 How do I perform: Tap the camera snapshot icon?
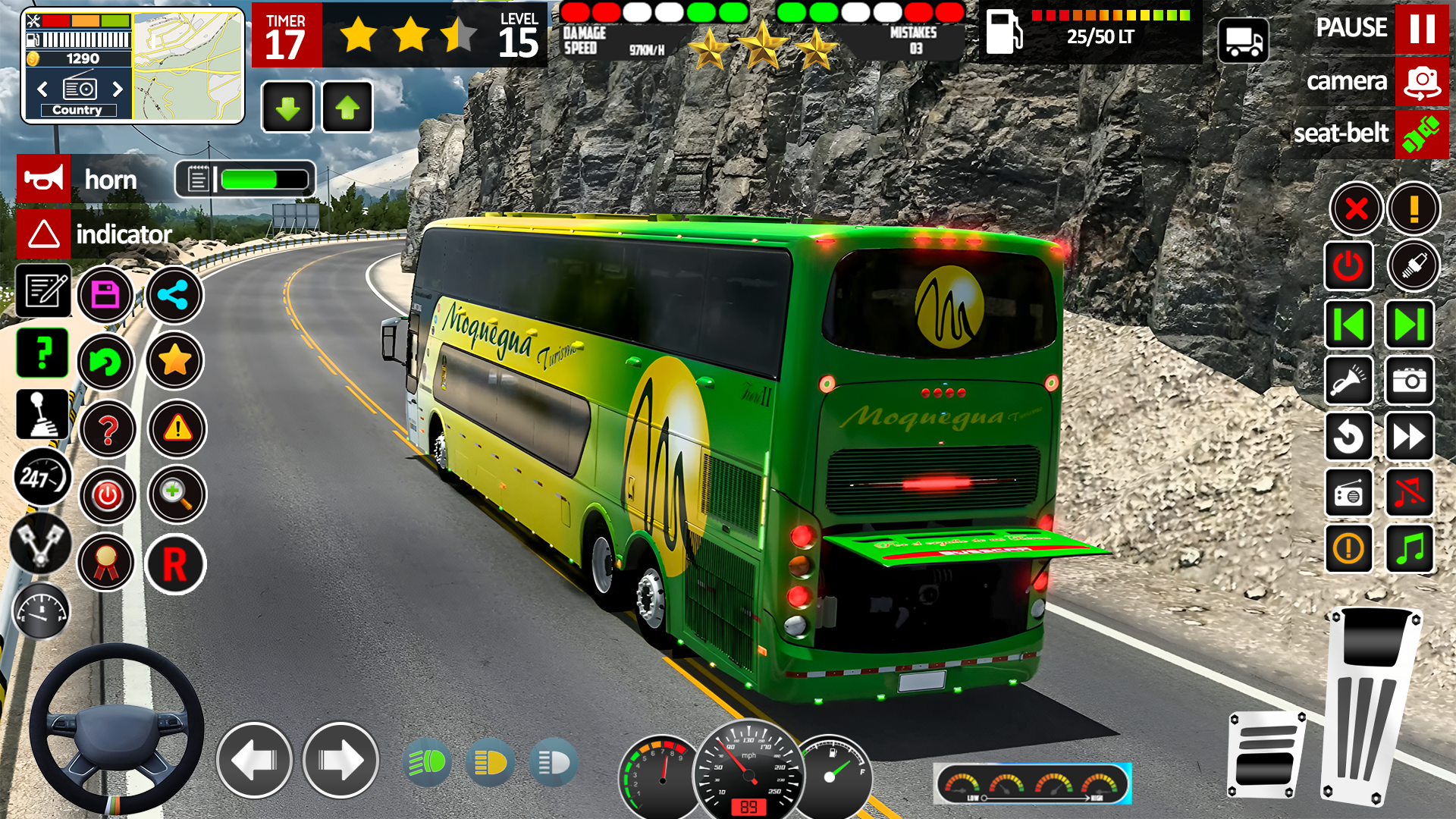point(1410,381)
